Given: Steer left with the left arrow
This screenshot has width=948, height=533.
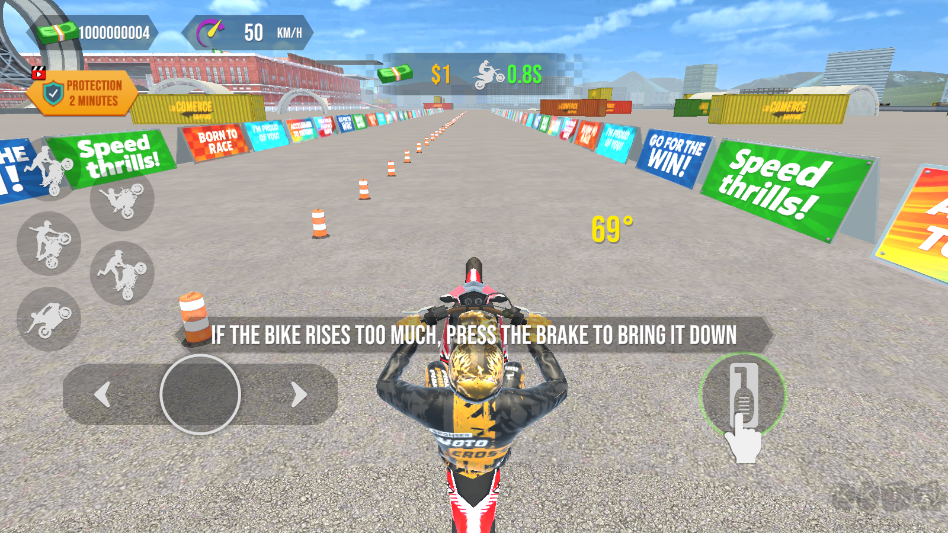Looking at the screenshot, I should click(x=102, y=395).
